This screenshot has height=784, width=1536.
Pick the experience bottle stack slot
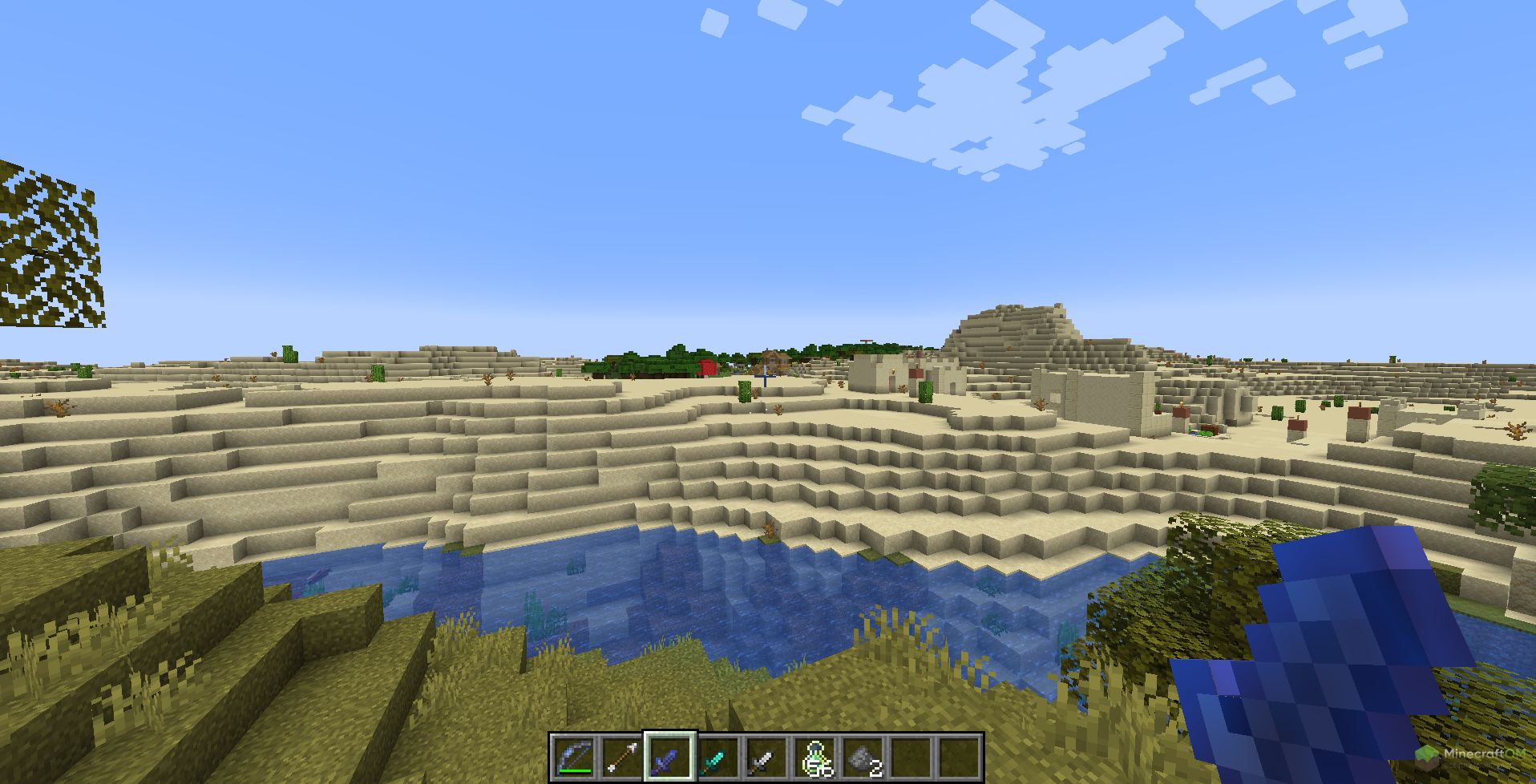click(814, 757)
